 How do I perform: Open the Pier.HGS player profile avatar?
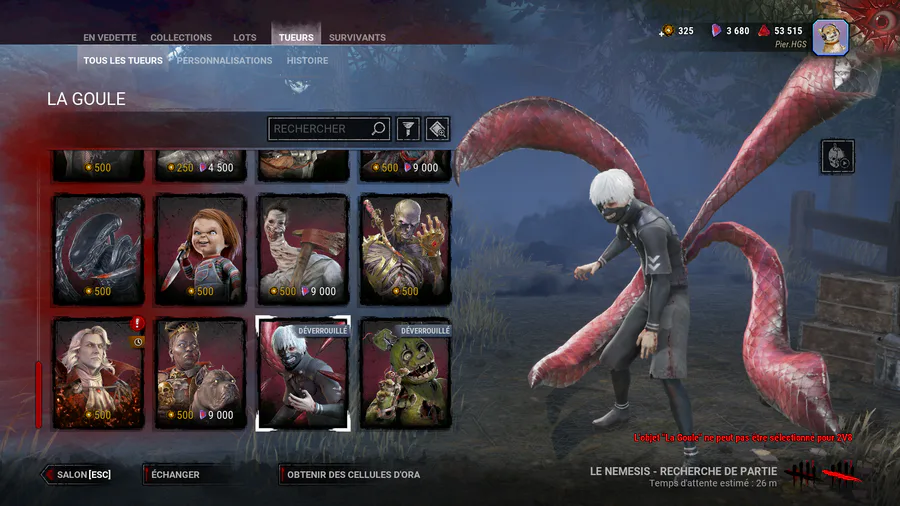(830, 37)
